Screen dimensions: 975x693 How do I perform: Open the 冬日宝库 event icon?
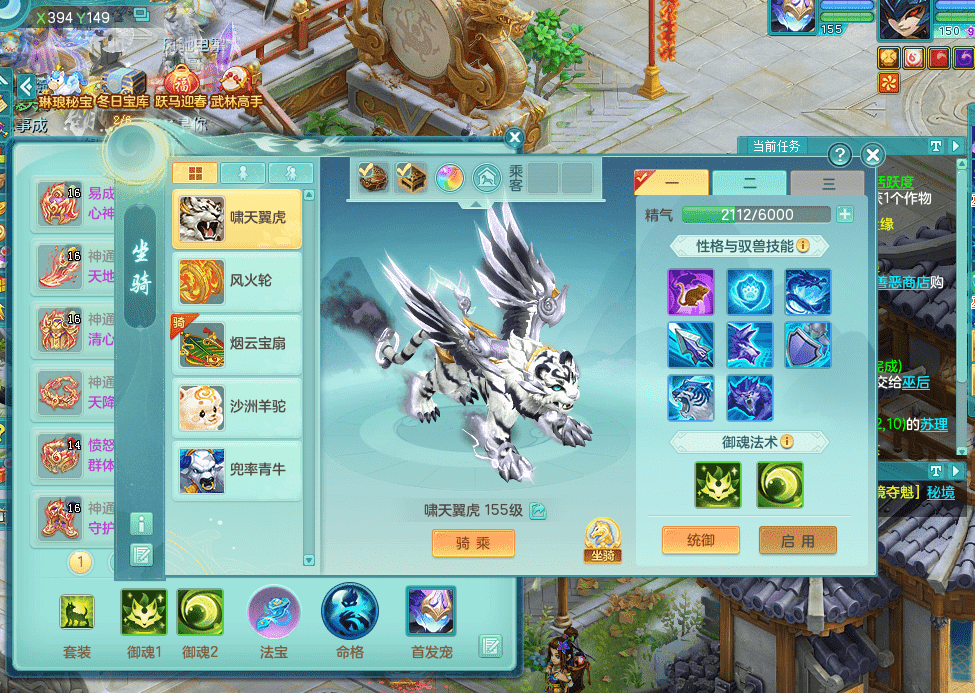coord(124,85)
